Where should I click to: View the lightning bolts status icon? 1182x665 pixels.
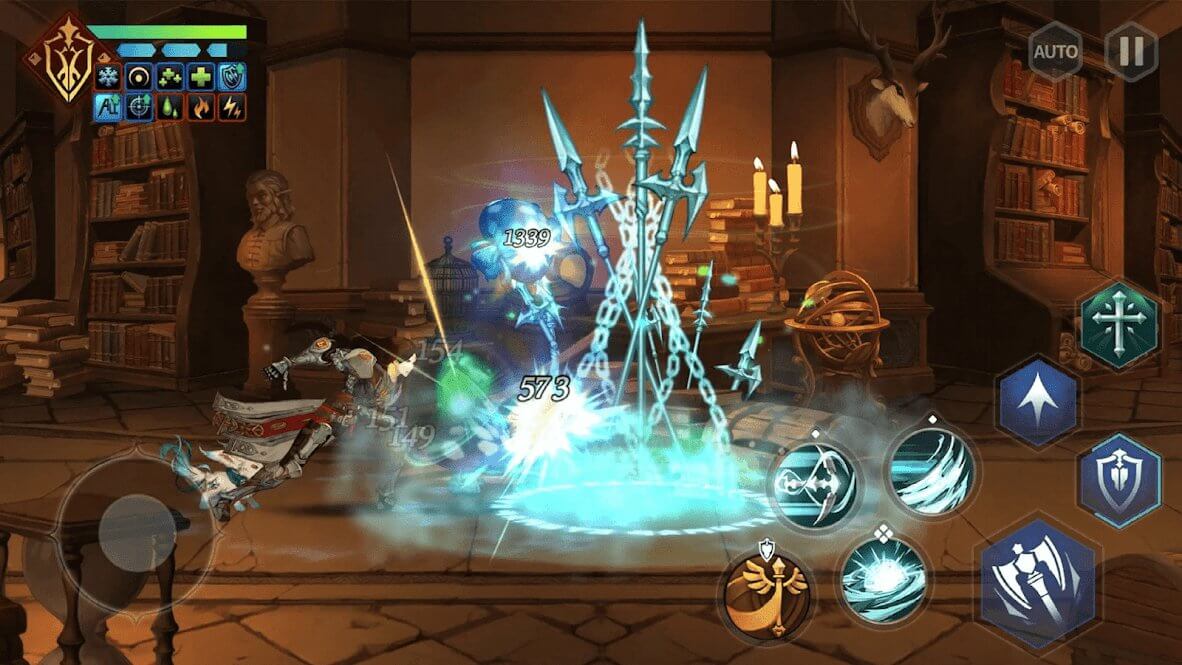(233, 107)
